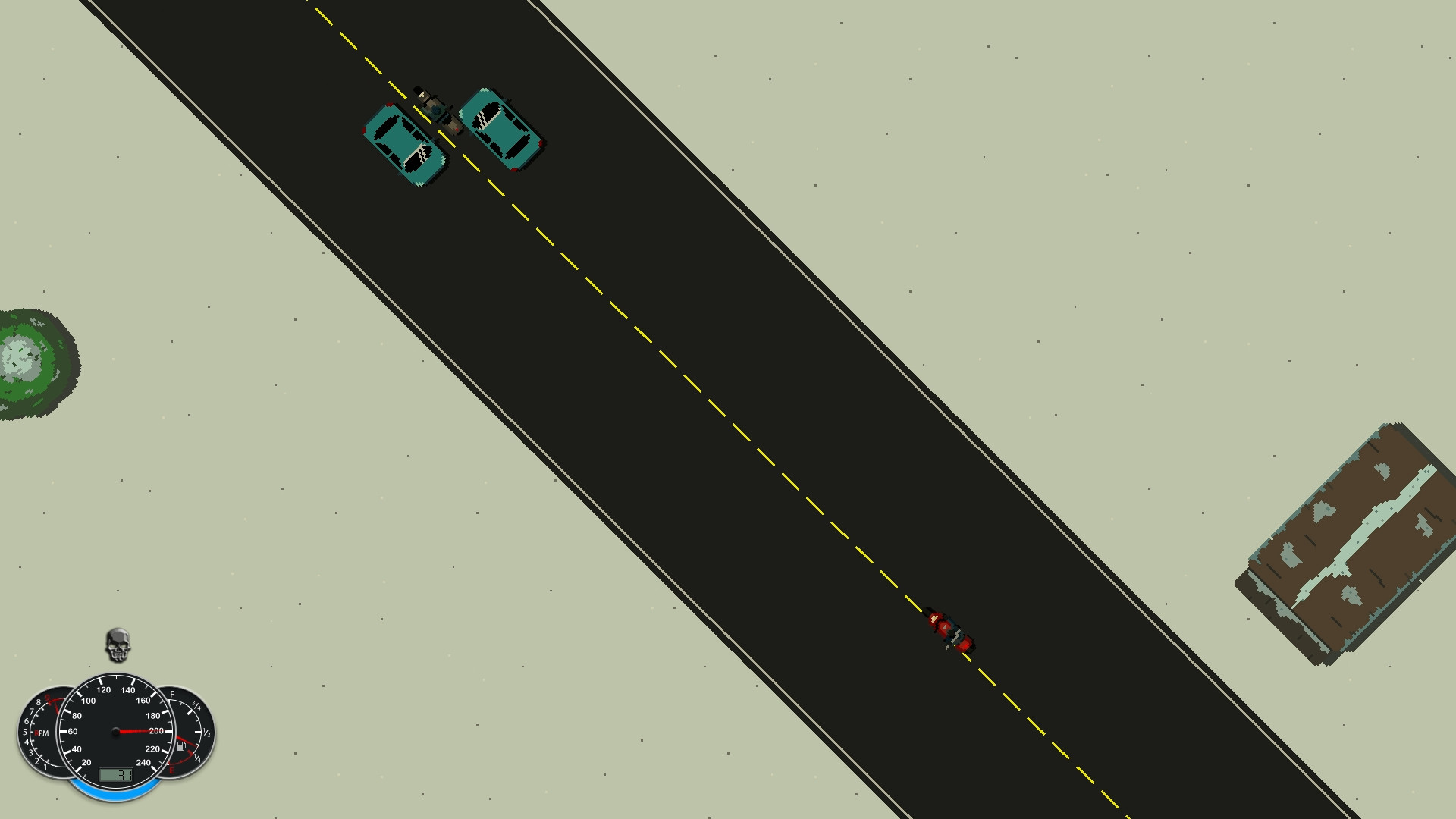Click the 240 mark on the speedometer
This screenshot has height=819, width=1456.
coord(144,762)
